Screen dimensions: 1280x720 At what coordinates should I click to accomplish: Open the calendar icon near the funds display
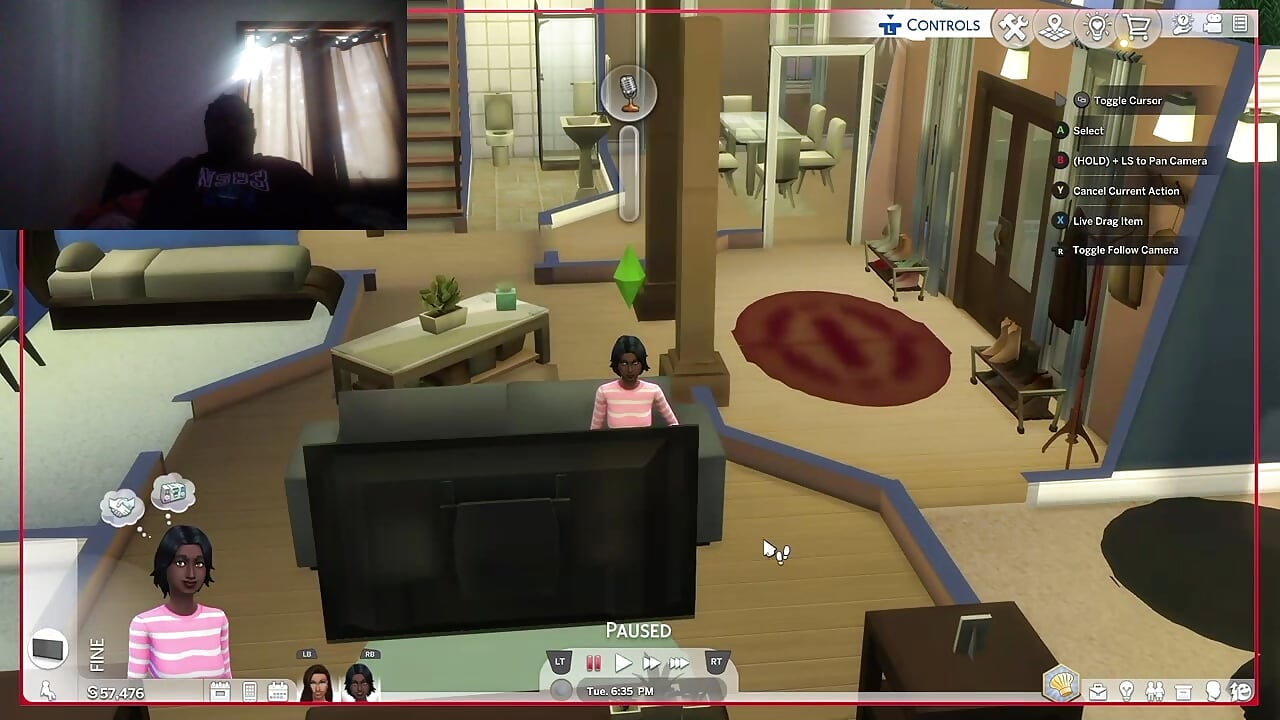278,688
